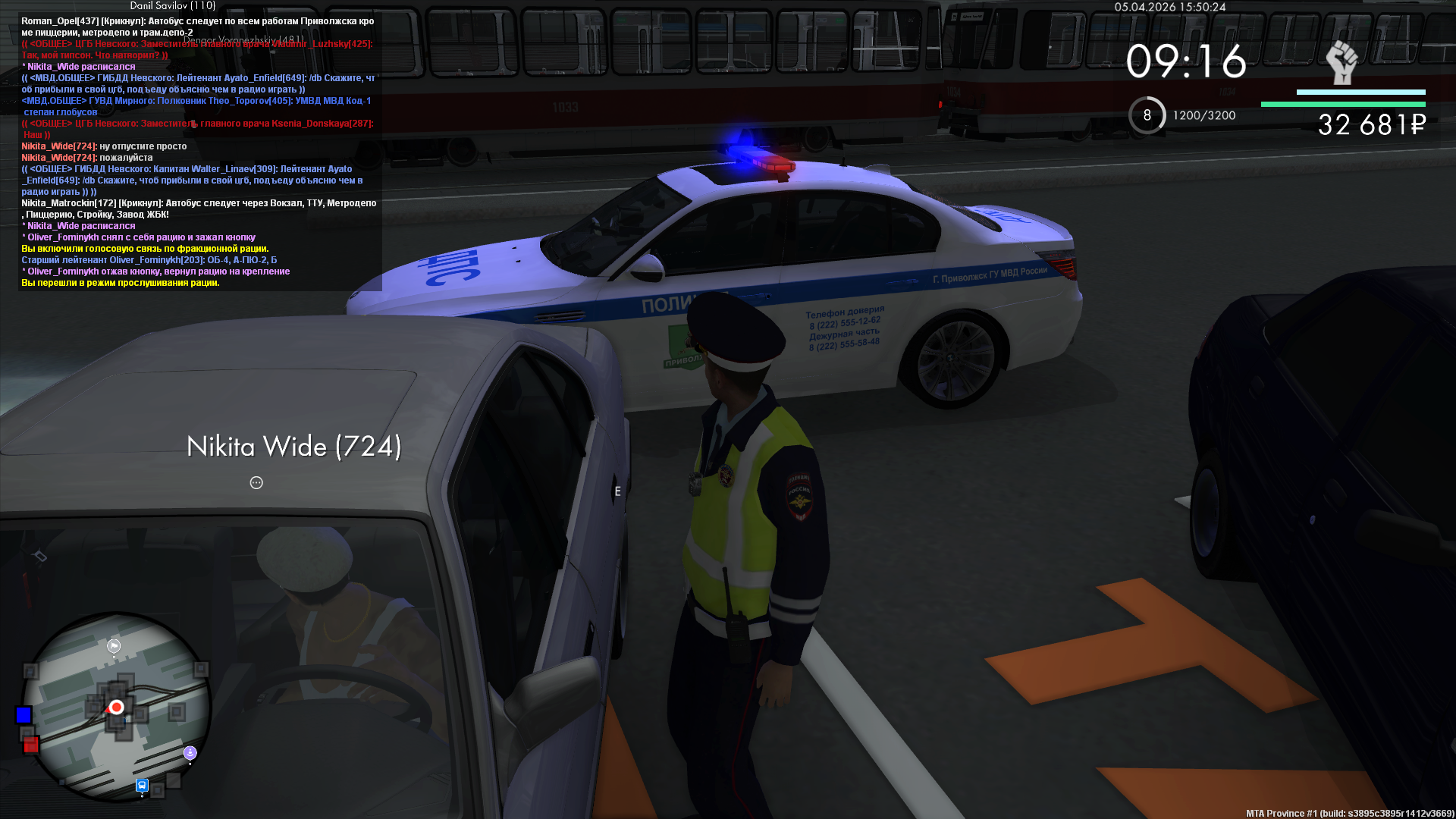Click the purple cone marker on the minimap
The image size is (1456, 819).
[190, 752]
